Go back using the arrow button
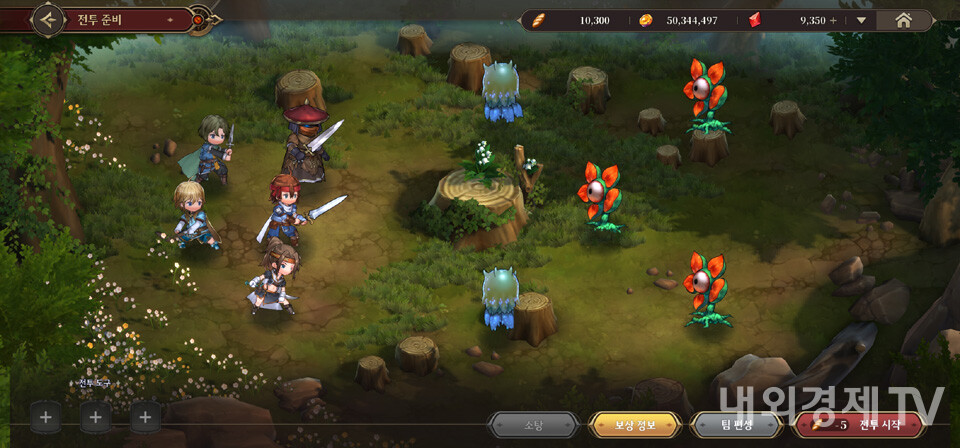The height and width of the screenshot is (448, 960). click(48, 18)
